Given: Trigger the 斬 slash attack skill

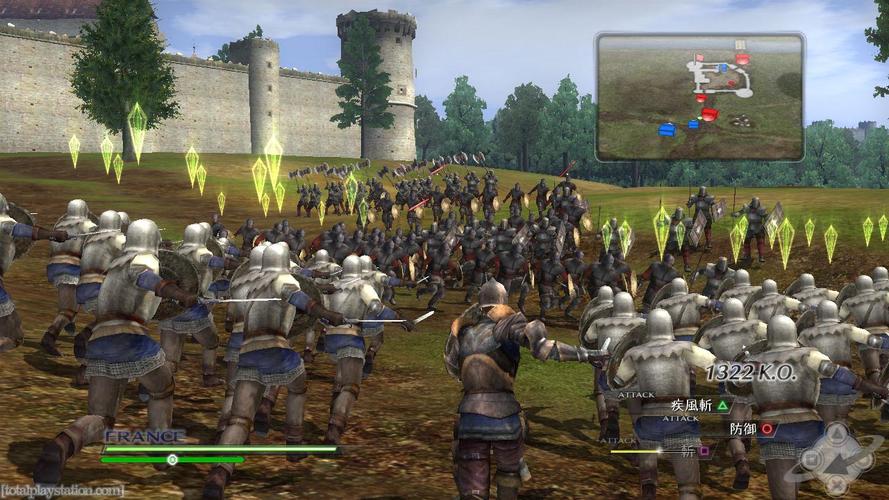Looking at the screenshot, I should (691, 451).
